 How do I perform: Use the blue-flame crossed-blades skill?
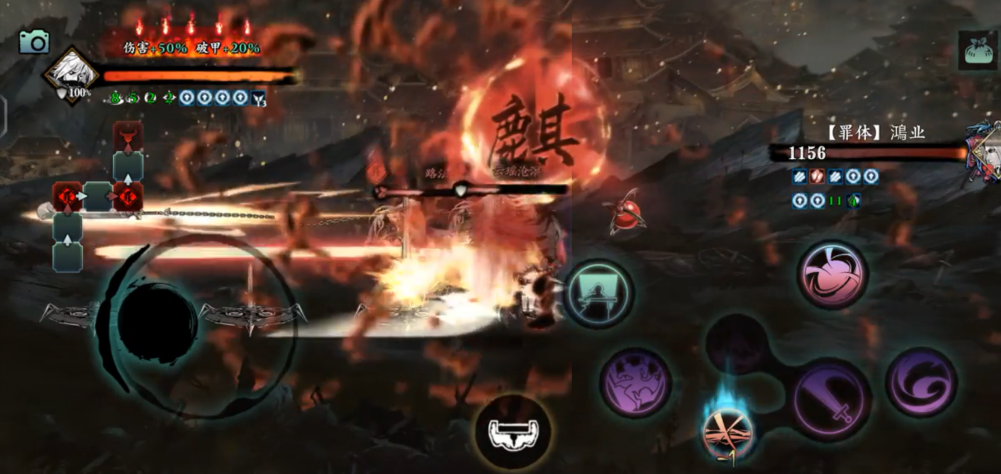pyautogui.click(x=729, y=430)
